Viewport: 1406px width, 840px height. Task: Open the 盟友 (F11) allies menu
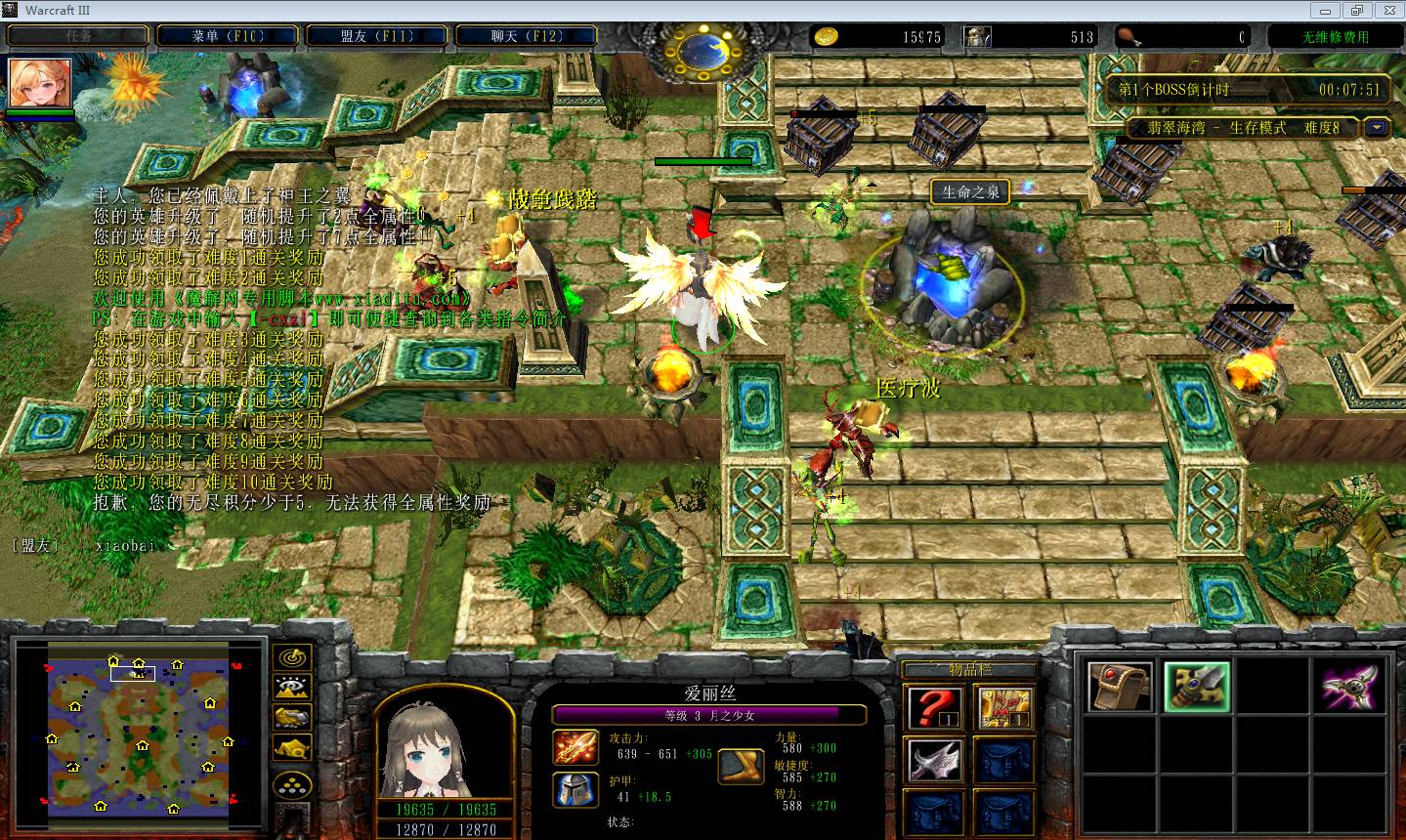[x=377, y=36]
